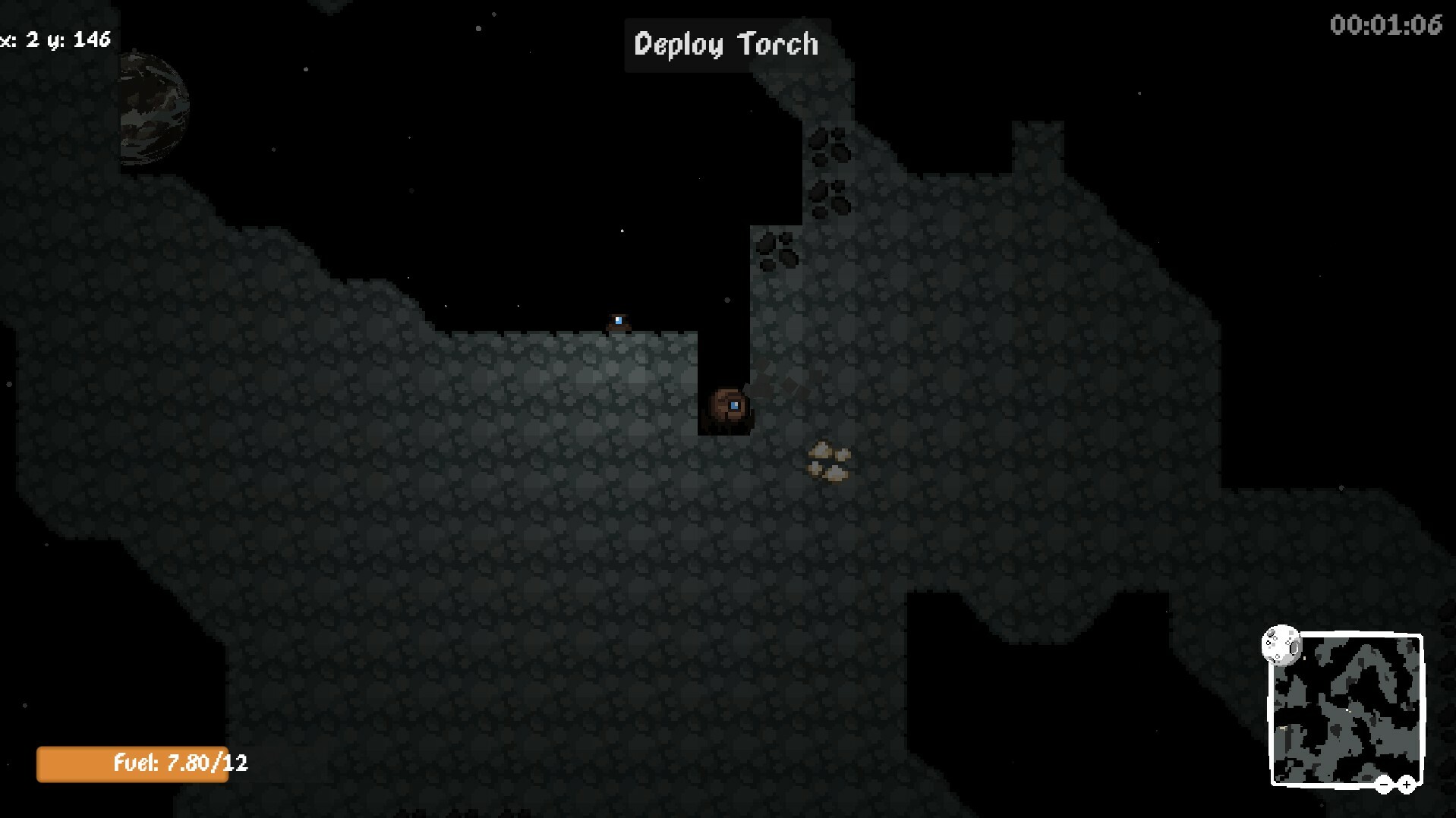Click the white player marker on the minimap
Viewport: 1456px width, 818px height.
pos(1347,710)
